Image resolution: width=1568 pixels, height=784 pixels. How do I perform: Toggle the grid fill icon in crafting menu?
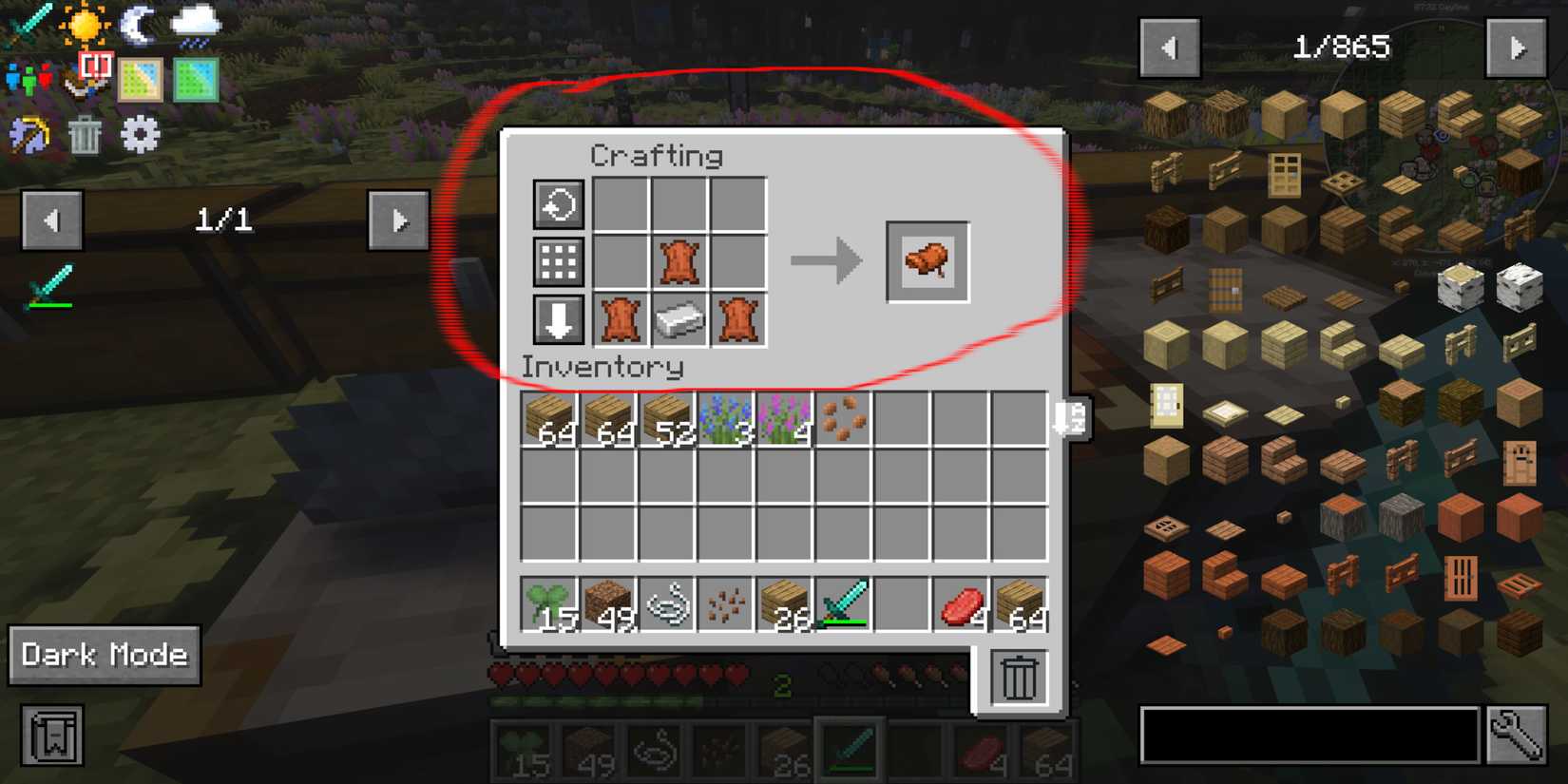(x=558, y=261)
